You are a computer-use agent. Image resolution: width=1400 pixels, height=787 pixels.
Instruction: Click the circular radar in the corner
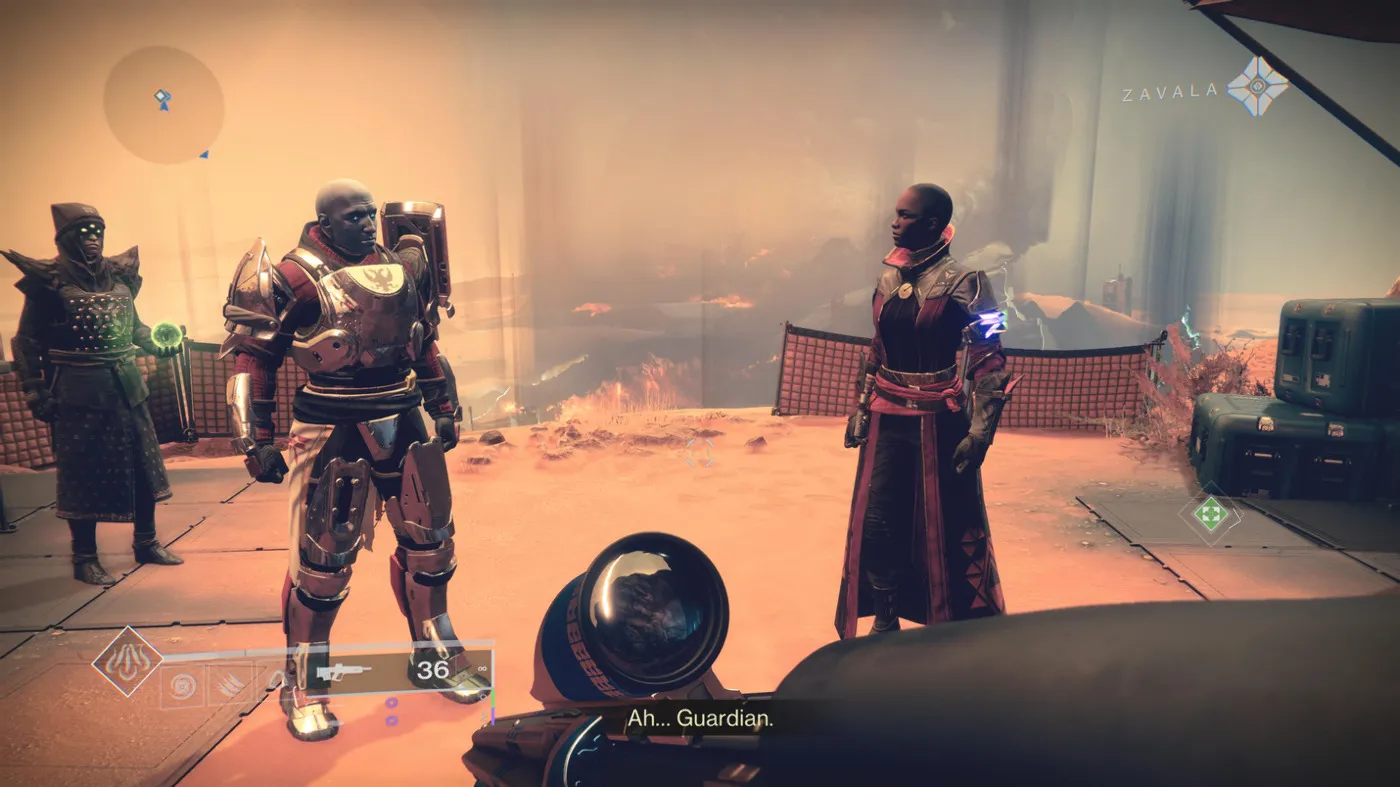coord(163,104)
